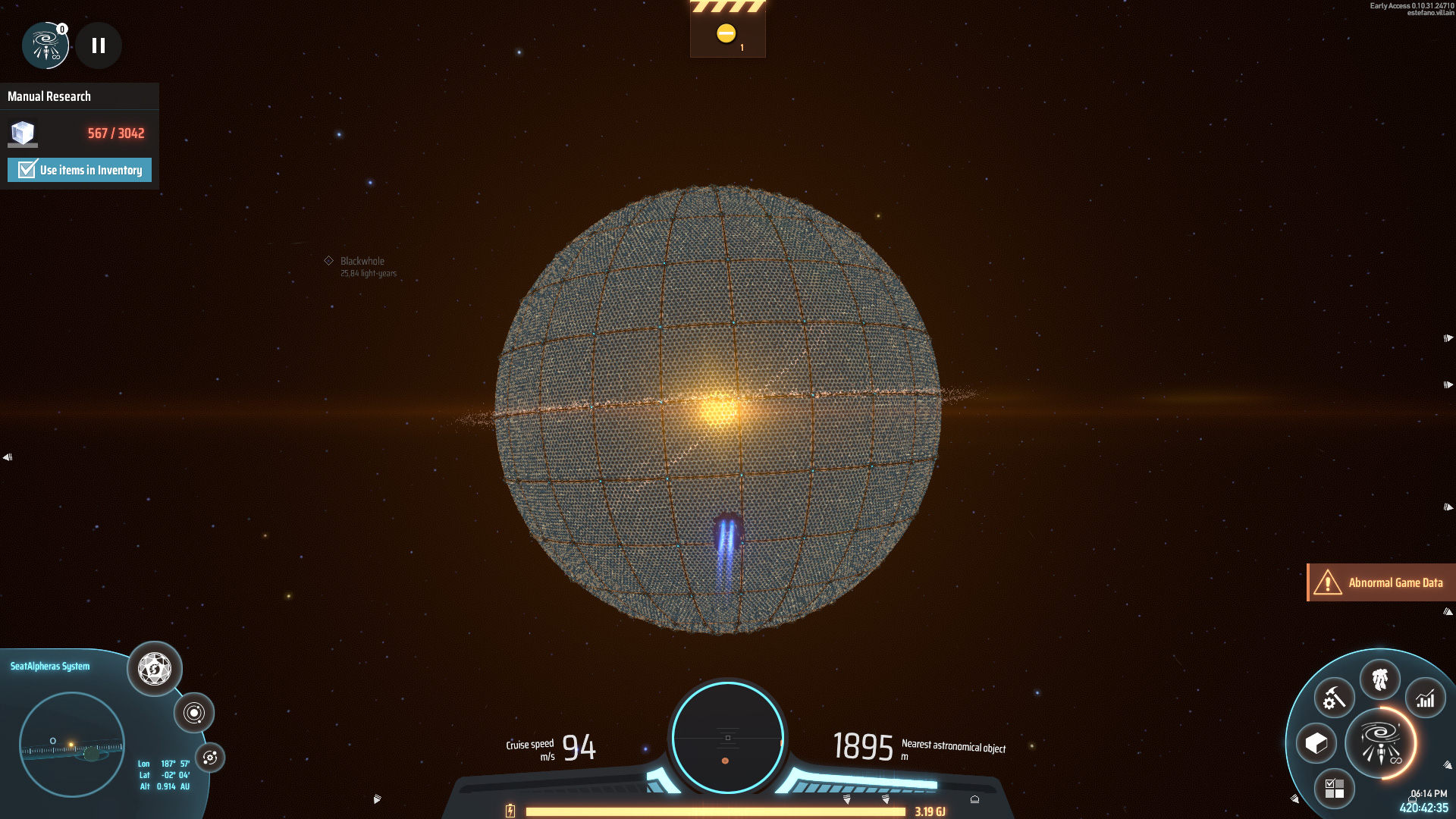This screenshot has width=1456, height=819.
Task: Click the Dyson Sphere counter icon top-left
Action: [x=45, y=45]
